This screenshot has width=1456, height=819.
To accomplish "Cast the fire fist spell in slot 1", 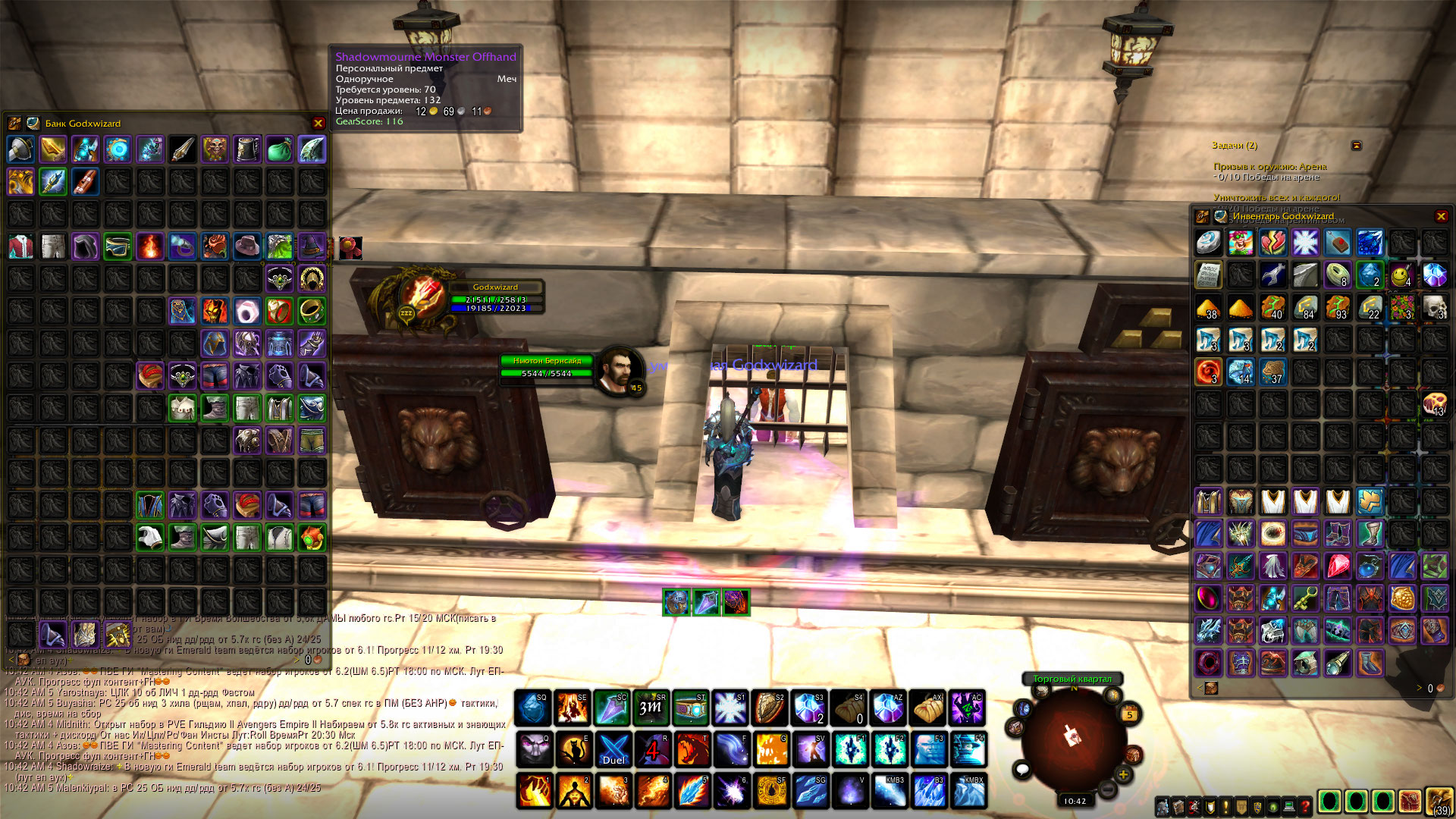I will [x=535, y=790].
